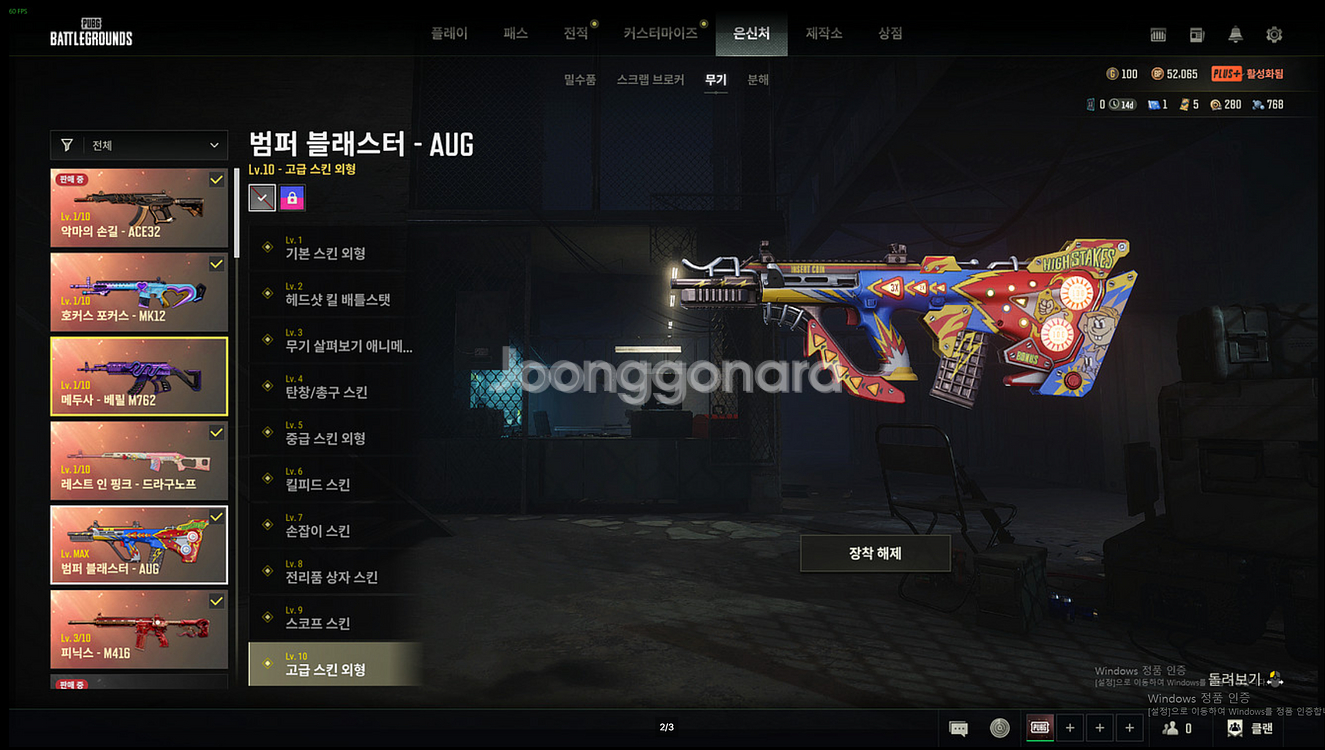Screen dimensions: 1325x750
Task: Select the 악마의 손길 ACE32 skin
Action: 139,208
